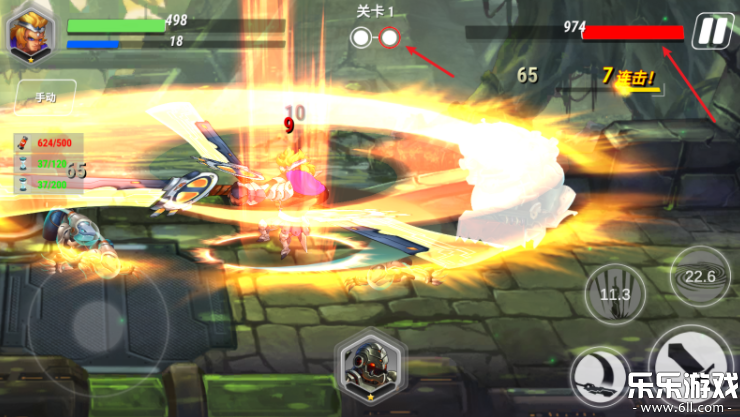The width and height of the screenshot is (740, 417).
Task: Activate the claw slash skill on cooldown 11.3
Action: point(613,292)
